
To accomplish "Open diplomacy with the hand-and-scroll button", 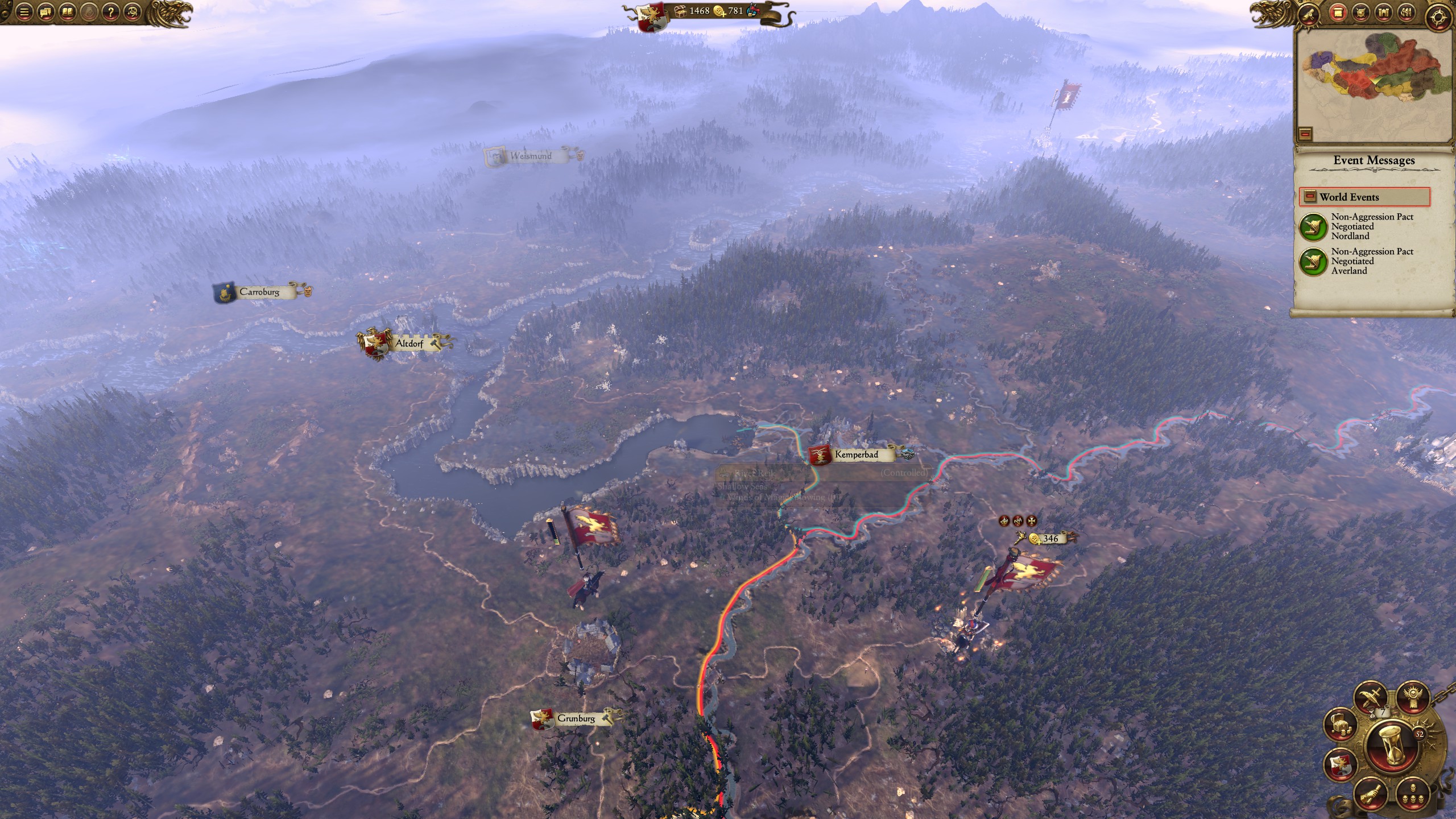I will pyautogui.click(x=1371, y=793).
